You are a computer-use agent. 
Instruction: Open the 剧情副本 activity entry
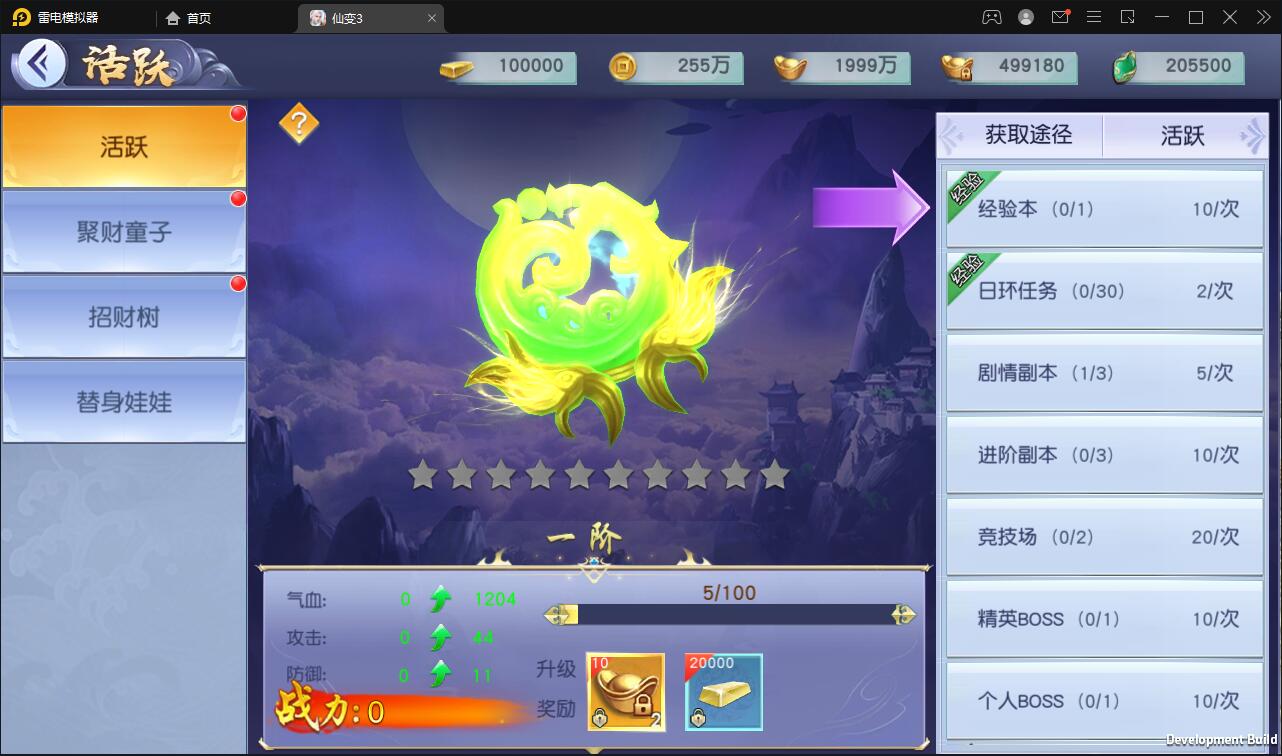(x=1103, y=373)
